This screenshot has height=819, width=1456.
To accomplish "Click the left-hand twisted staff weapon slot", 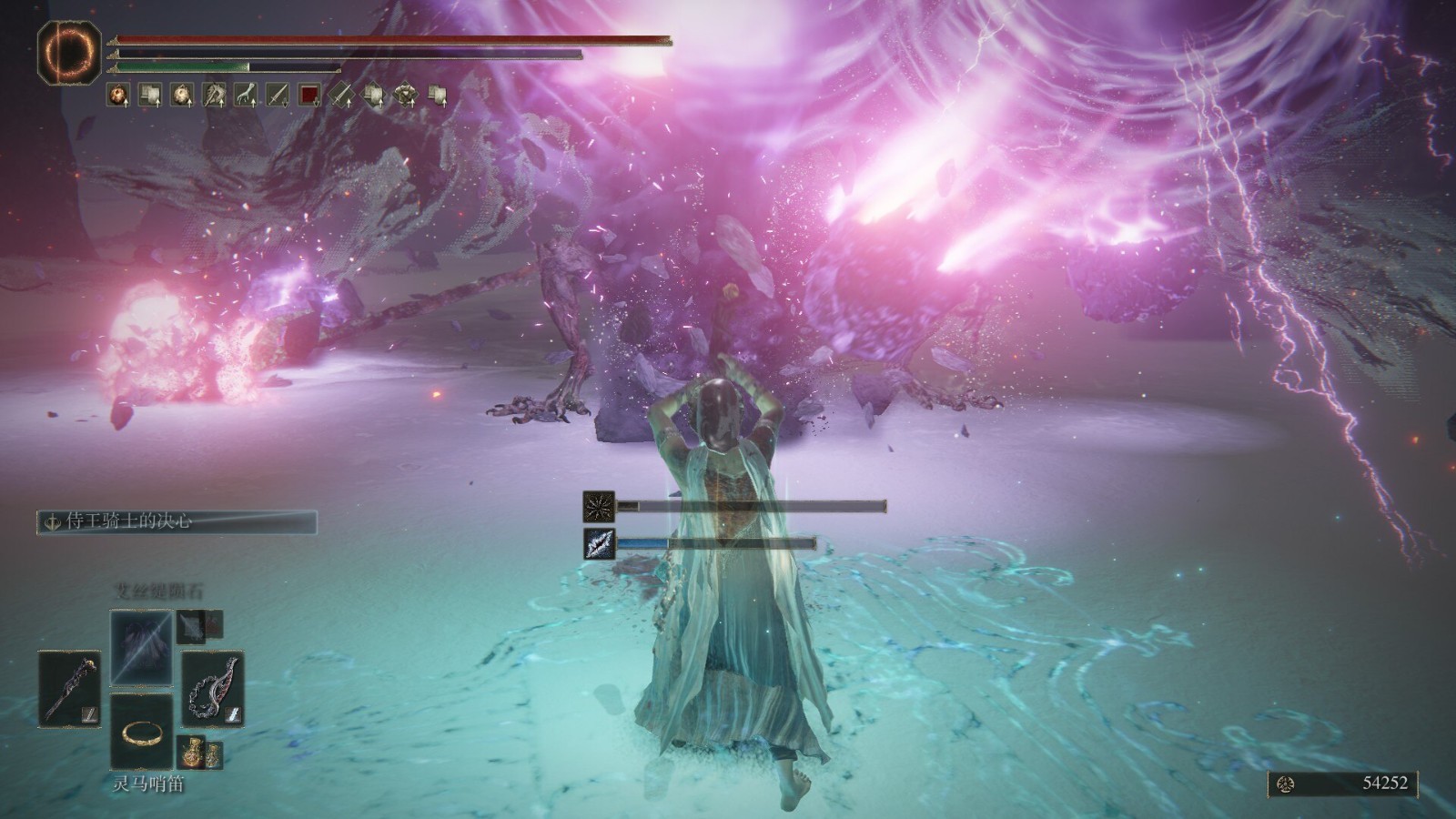I will coord(69,688).
